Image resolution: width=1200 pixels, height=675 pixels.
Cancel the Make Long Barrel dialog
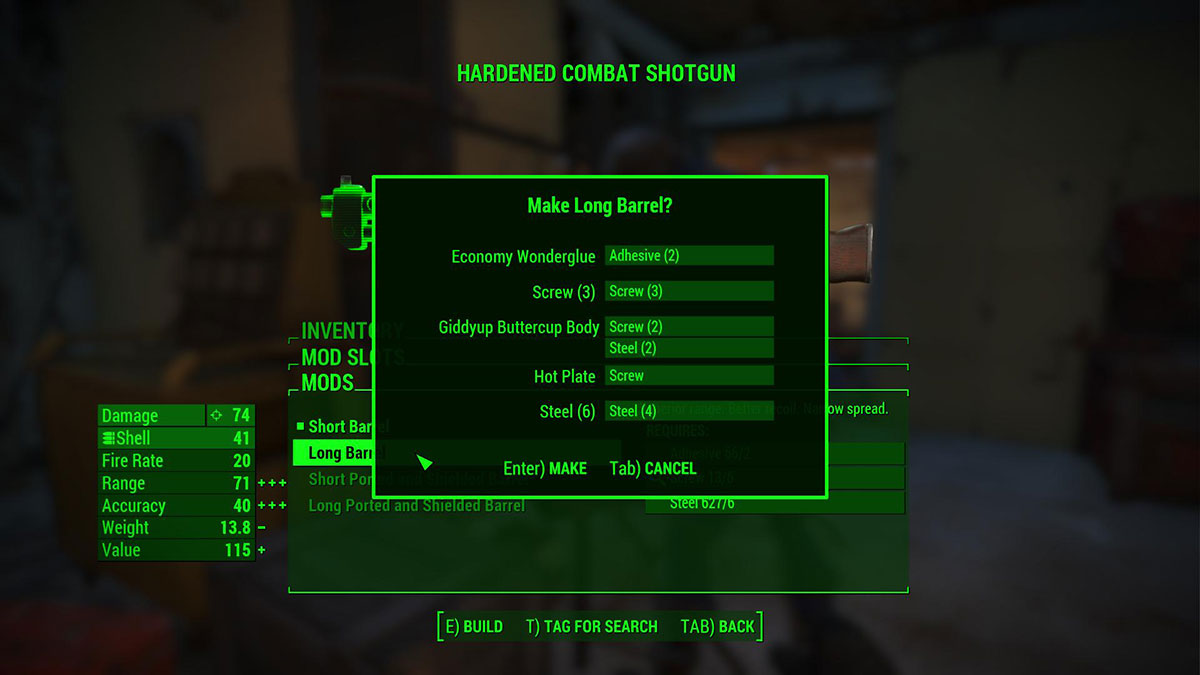point(653,468)
